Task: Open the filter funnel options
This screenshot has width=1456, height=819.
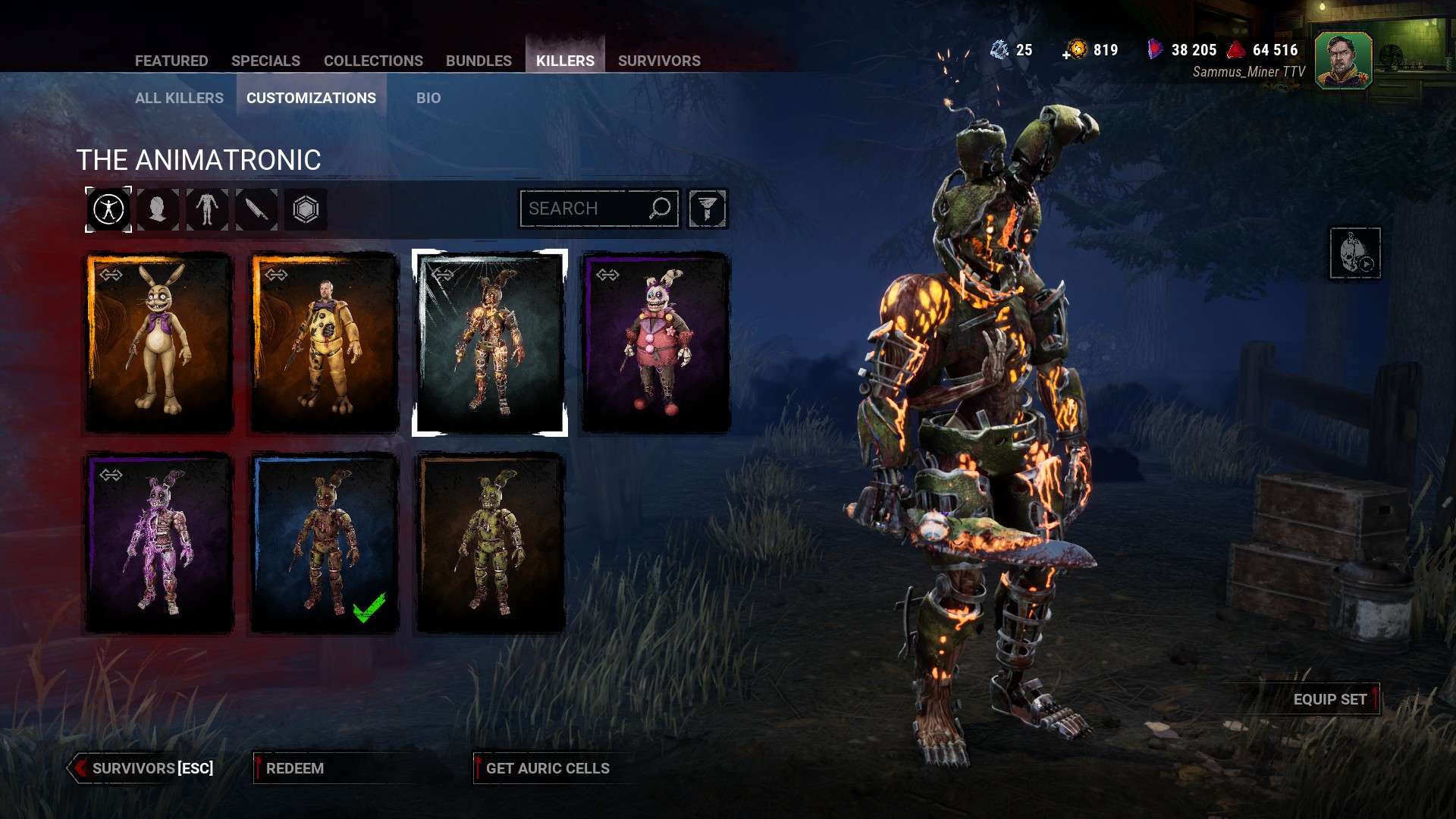Action: click(708, 209)
